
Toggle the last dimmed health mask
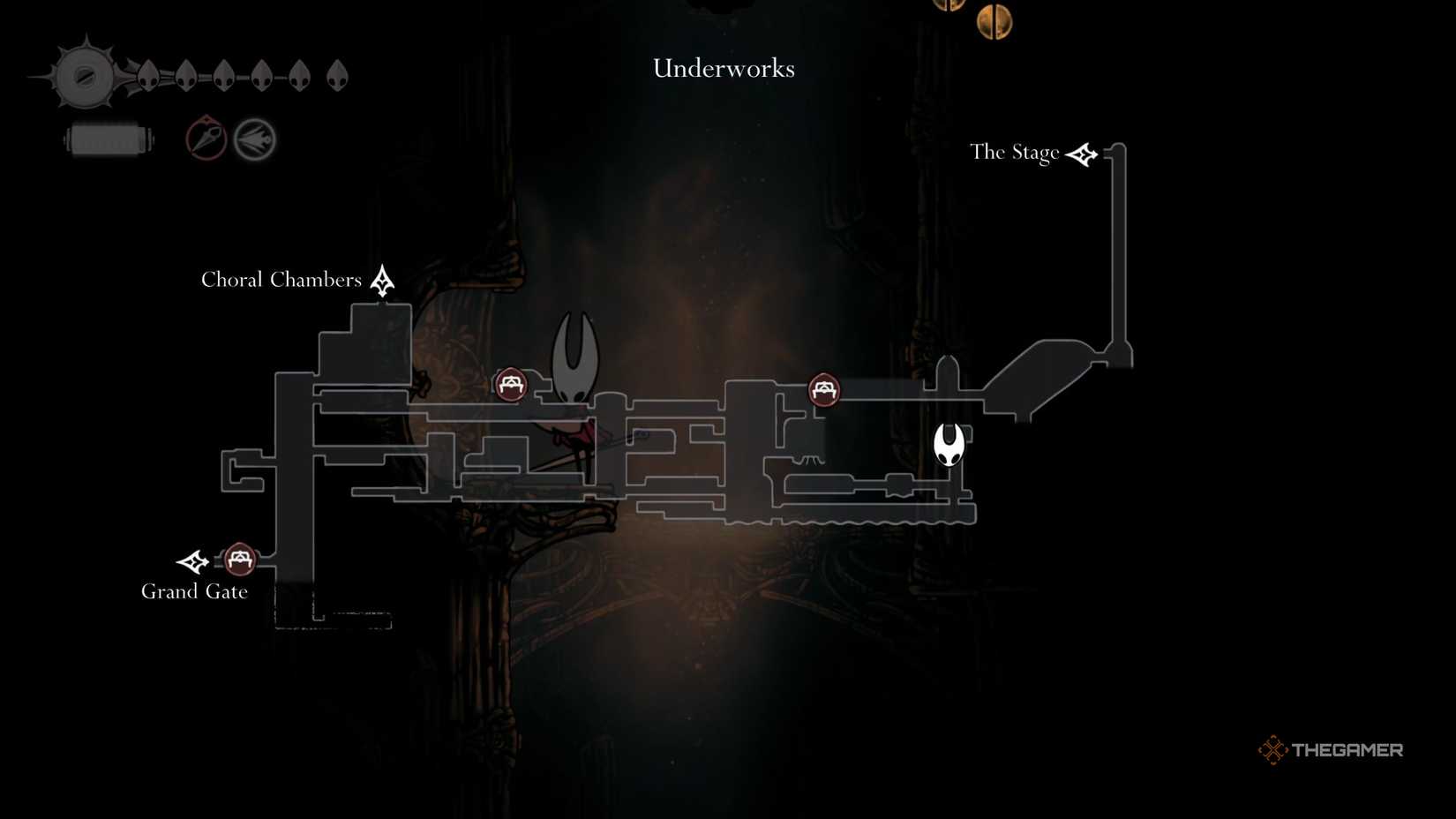(x=337, y=75)
